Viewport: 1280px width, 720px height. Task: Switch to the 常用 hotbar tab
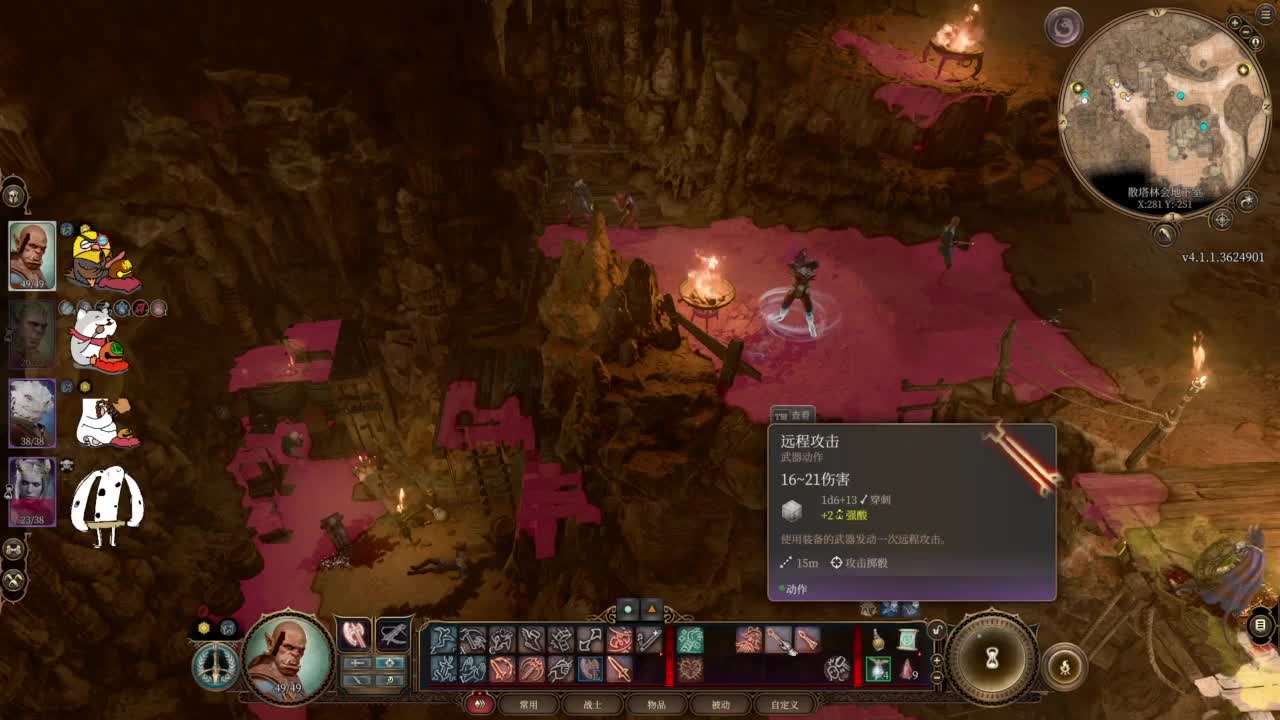(529, 704)
